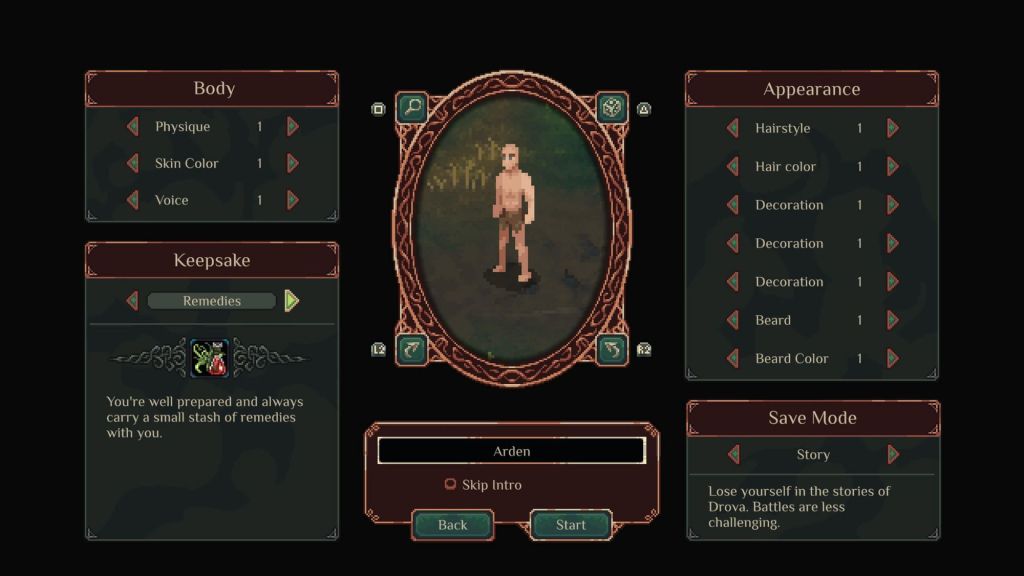Choose next Physique option with right arrow
The image size is (1024, 576).
[293, 127]
